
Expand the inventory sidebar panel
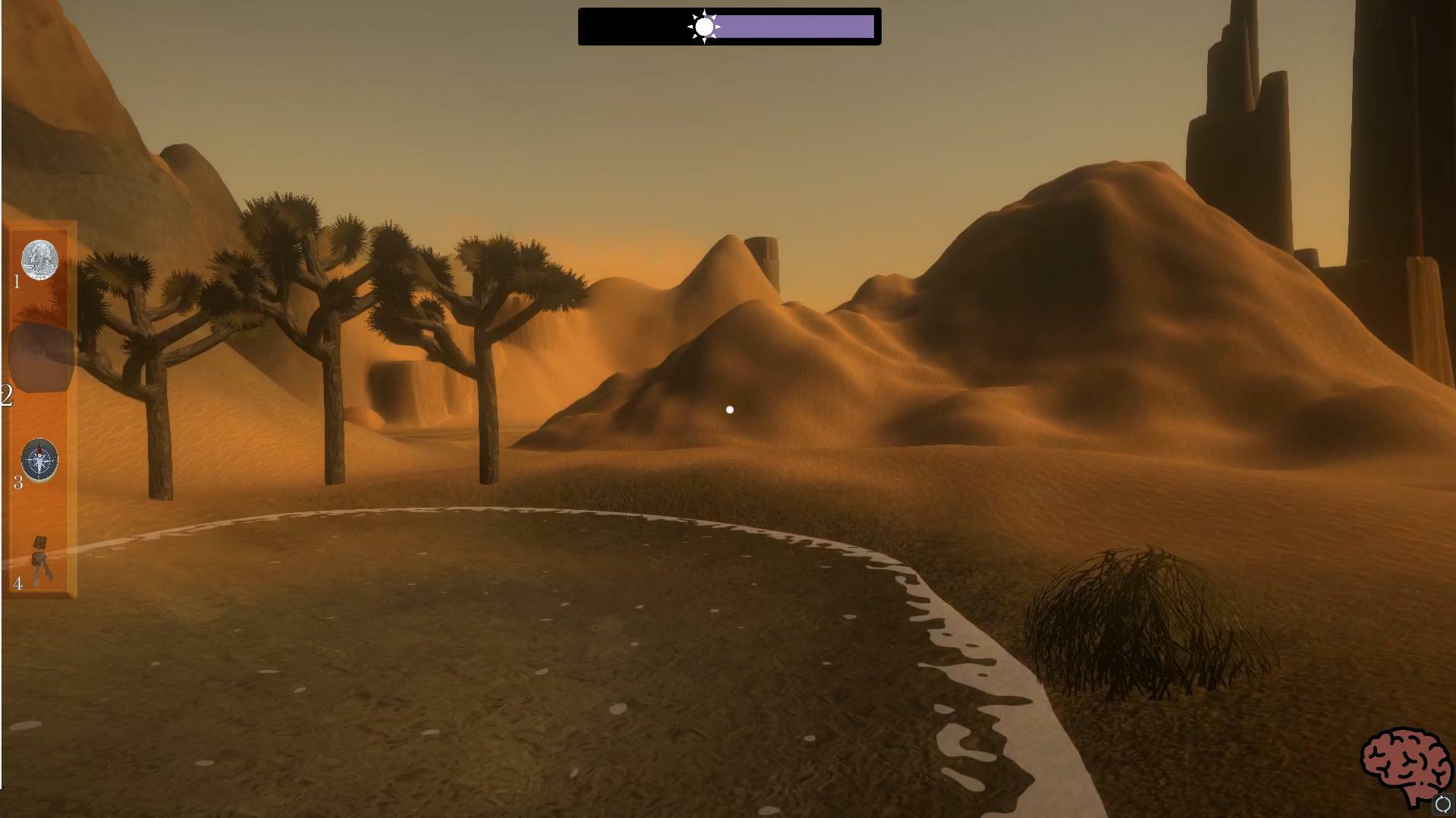(42, 406)
